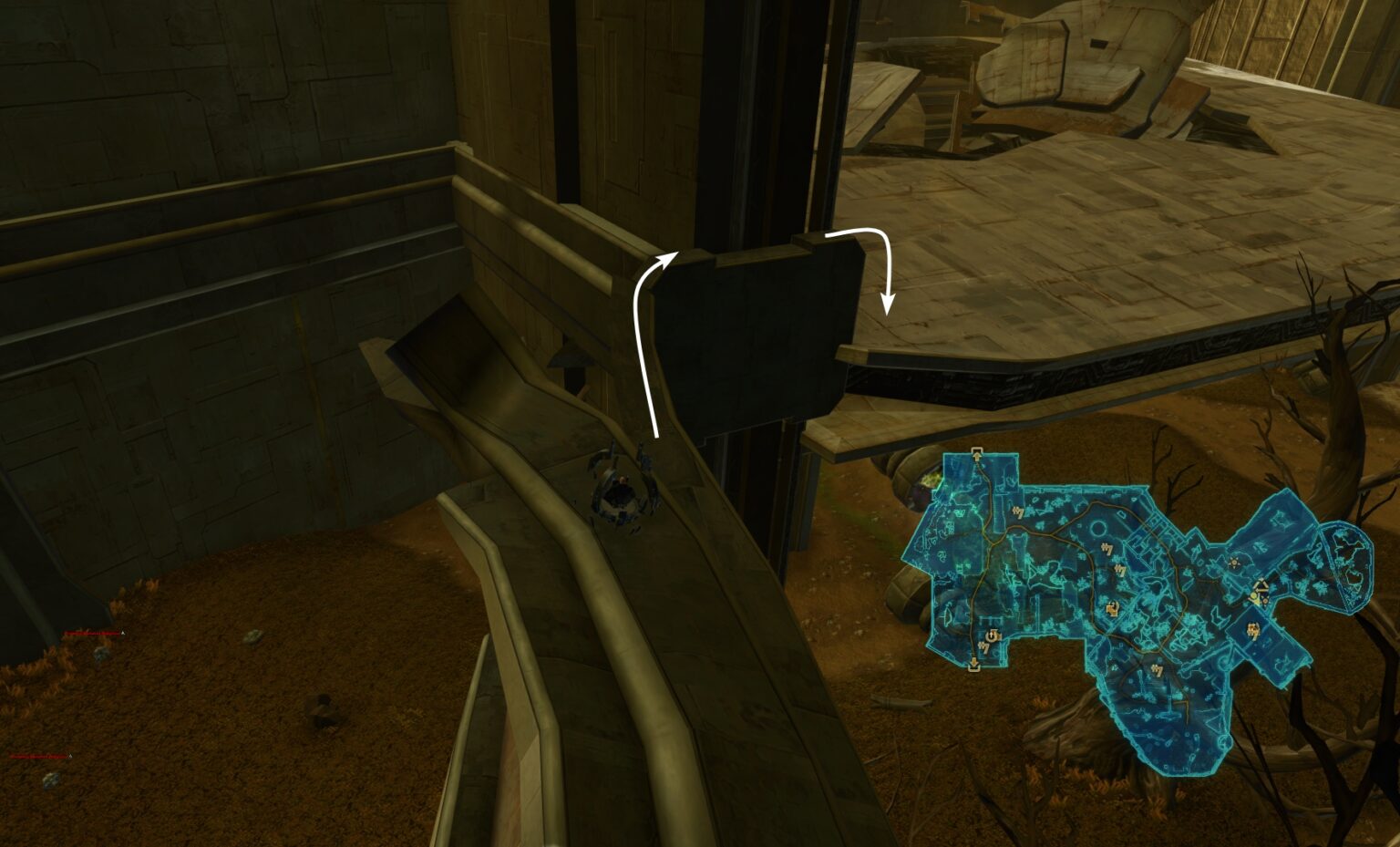1400x847 pixels.
Task: Click the cluster of gold POI icons on the map's east side
Action: (x=1258, y=593)
